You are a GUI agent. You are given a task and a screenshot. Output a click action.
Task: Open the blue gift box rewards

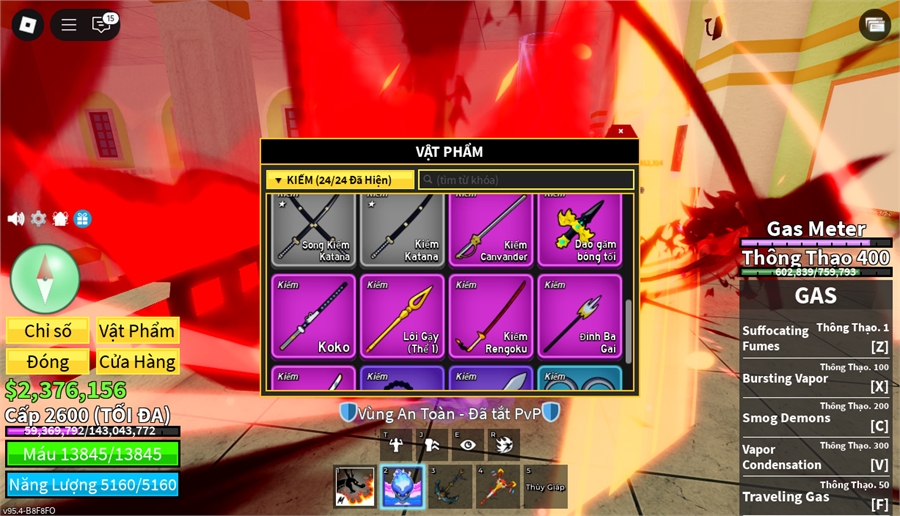point(83,218)
